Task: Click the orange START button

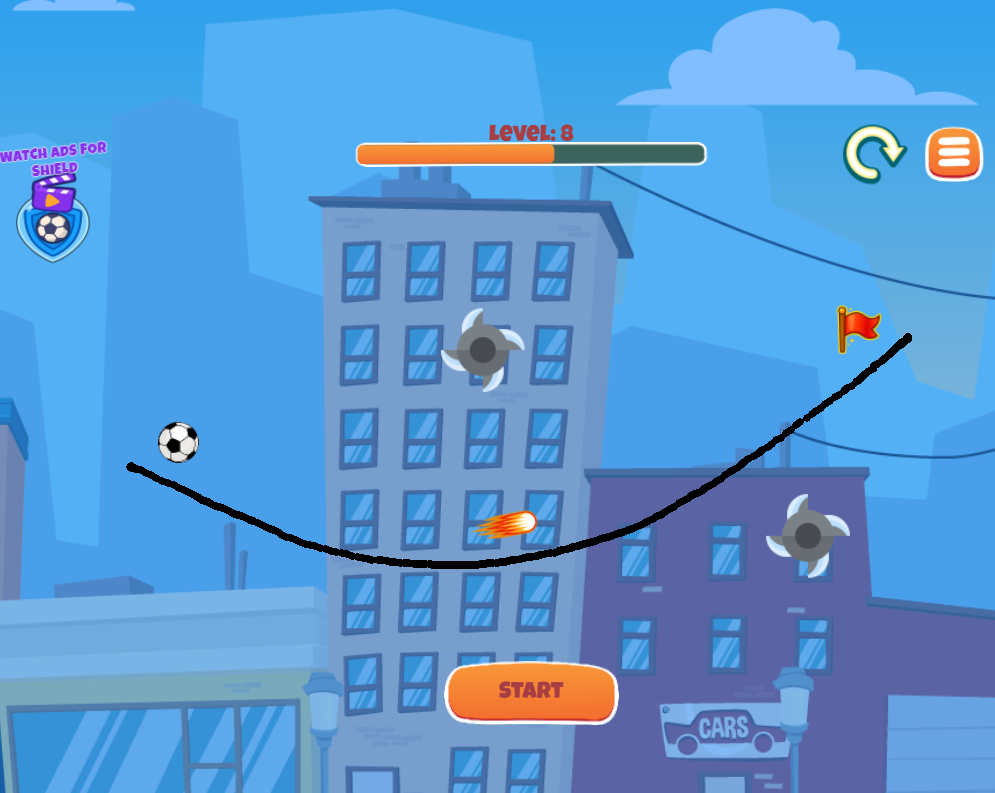Action: (x=531, y=692)
